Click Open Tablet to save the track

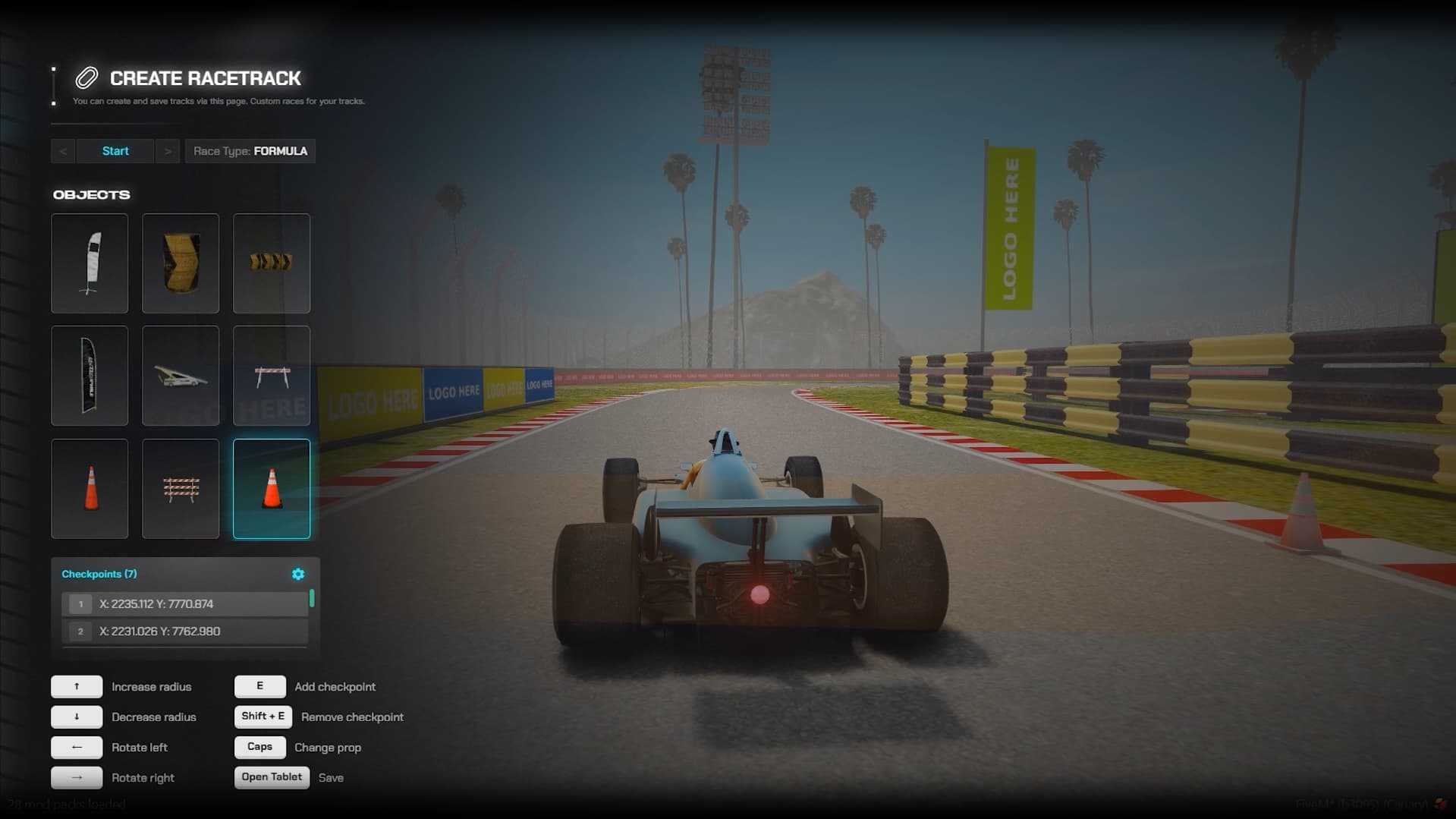[x=272, y=776]
